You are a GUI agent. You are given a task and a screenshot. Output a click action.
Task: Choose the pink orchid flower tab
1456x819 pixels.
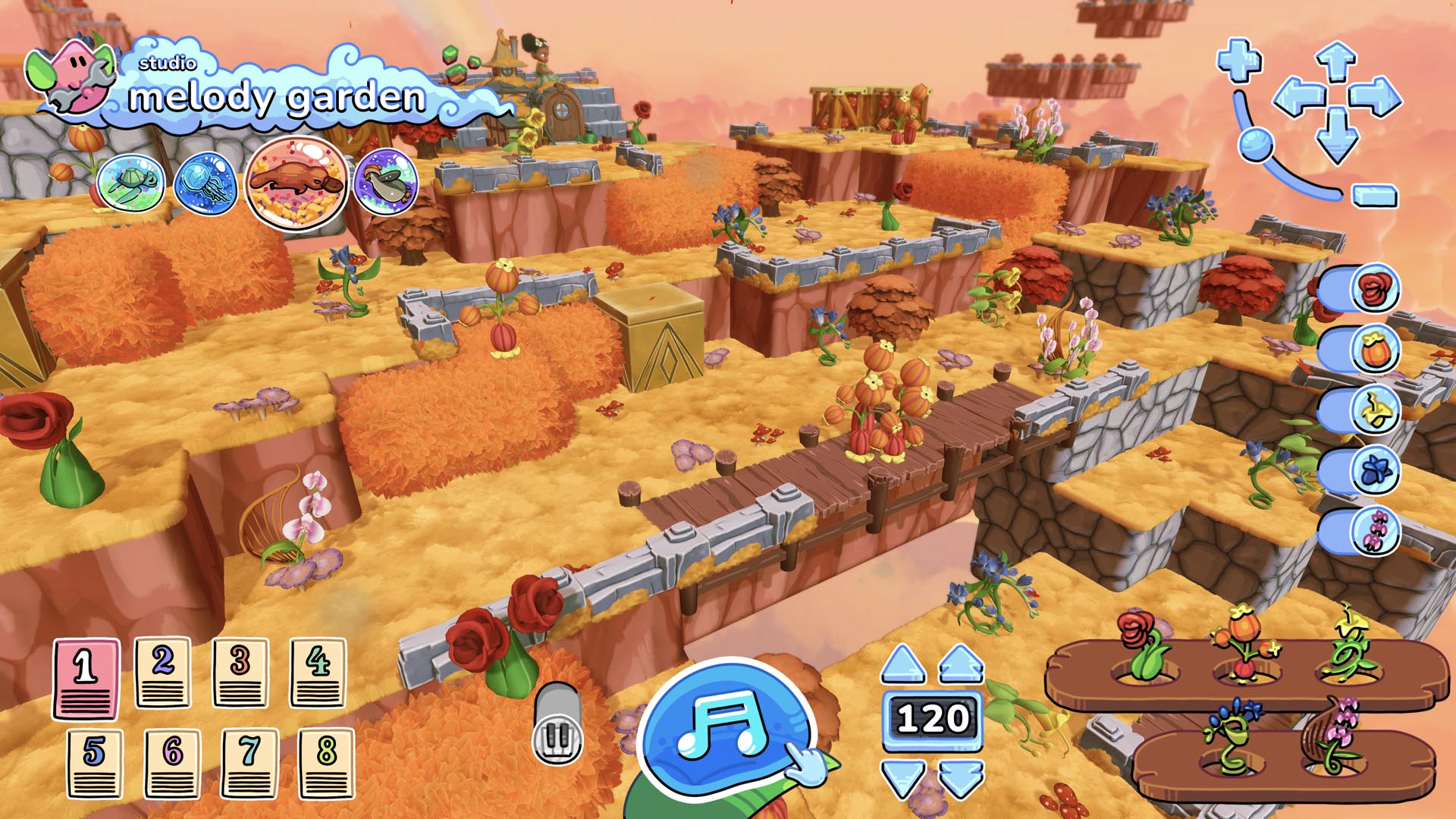(x=1374, y=531)
